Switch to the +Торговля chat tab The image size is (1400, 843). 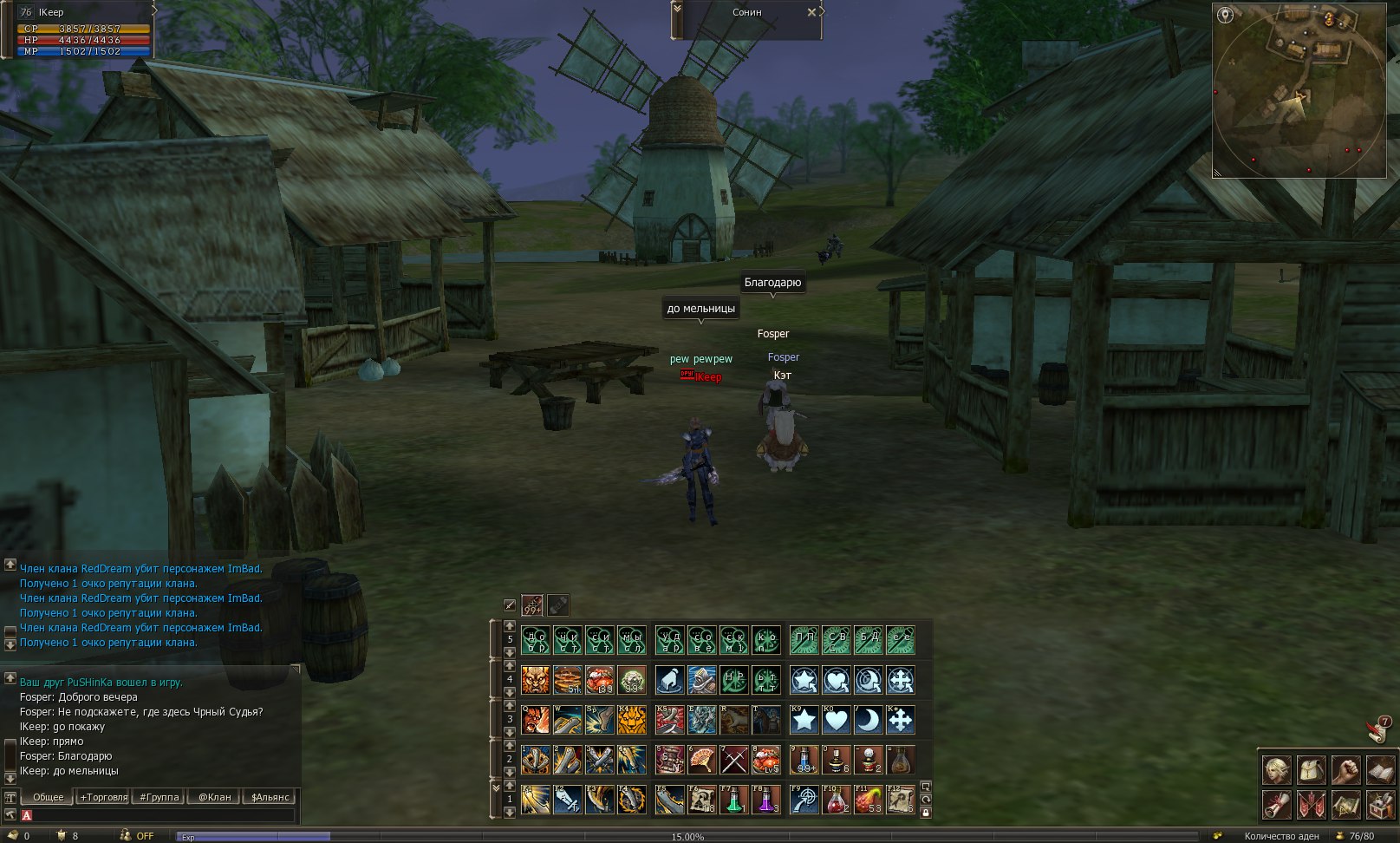(x=103, y=797)
